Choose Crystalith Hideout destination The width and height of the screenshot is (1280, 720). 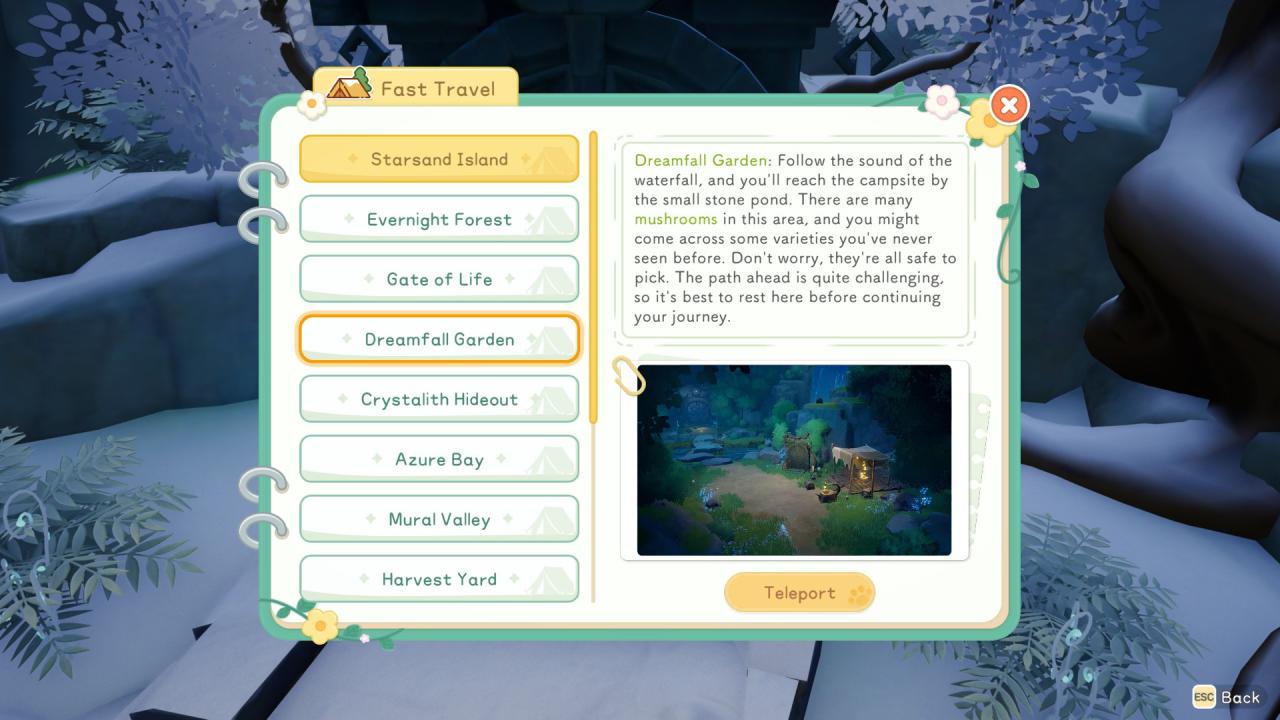(x=439, y=399)
